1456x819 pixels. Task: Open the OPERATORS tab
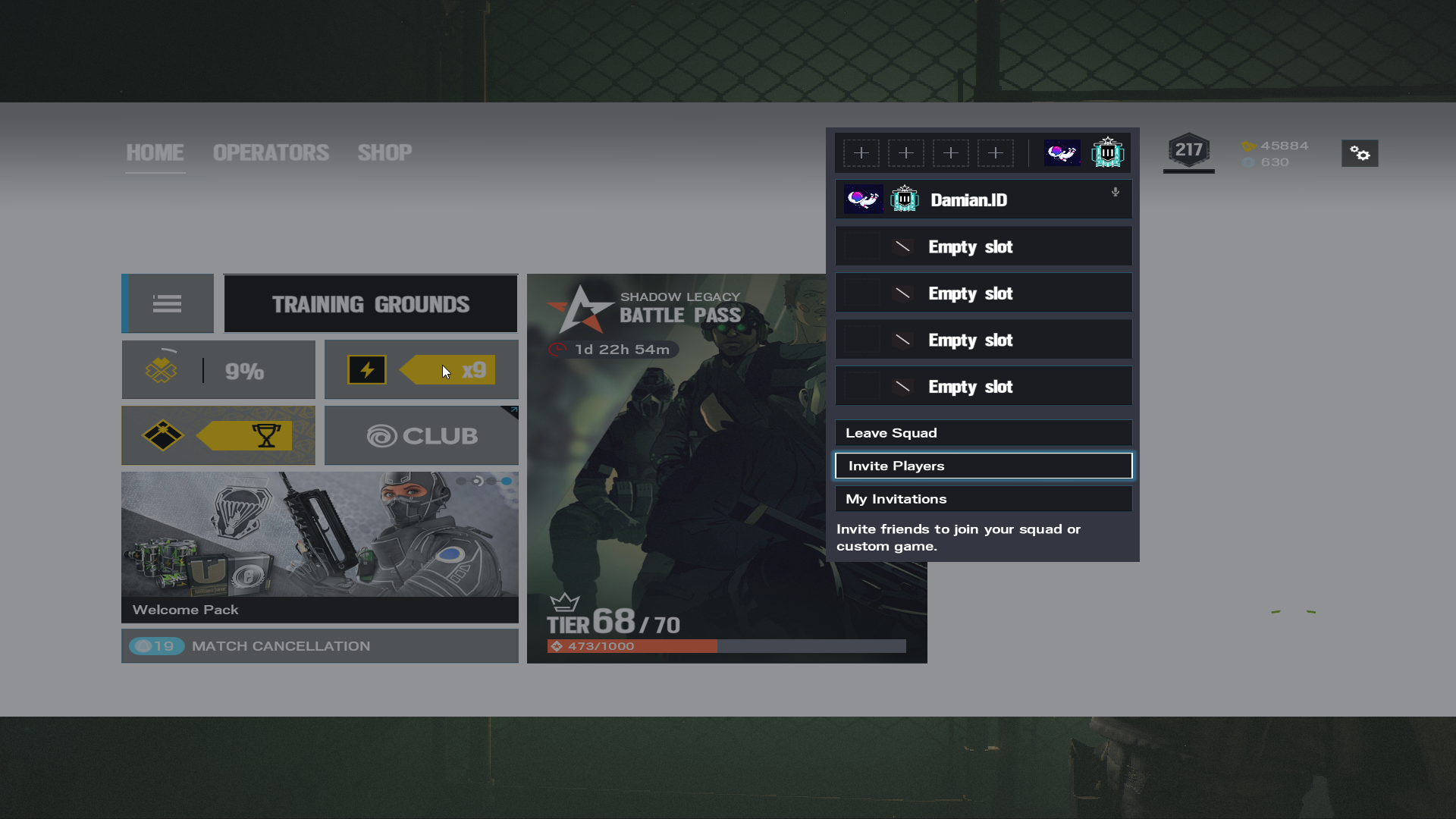pyautogui.click(x=271, y=152)
